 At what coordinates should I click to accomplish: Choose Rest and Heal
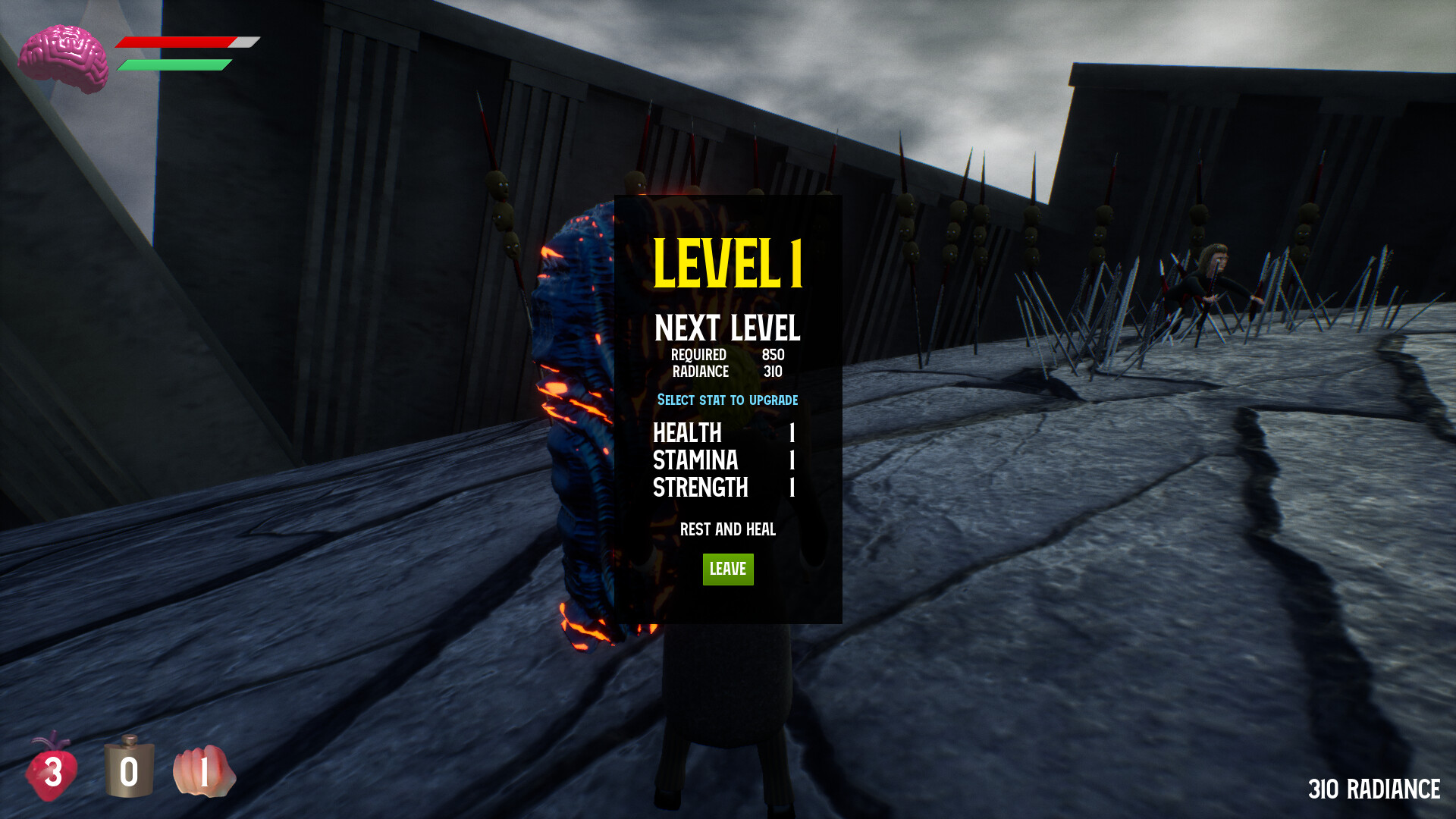(727, 530)
